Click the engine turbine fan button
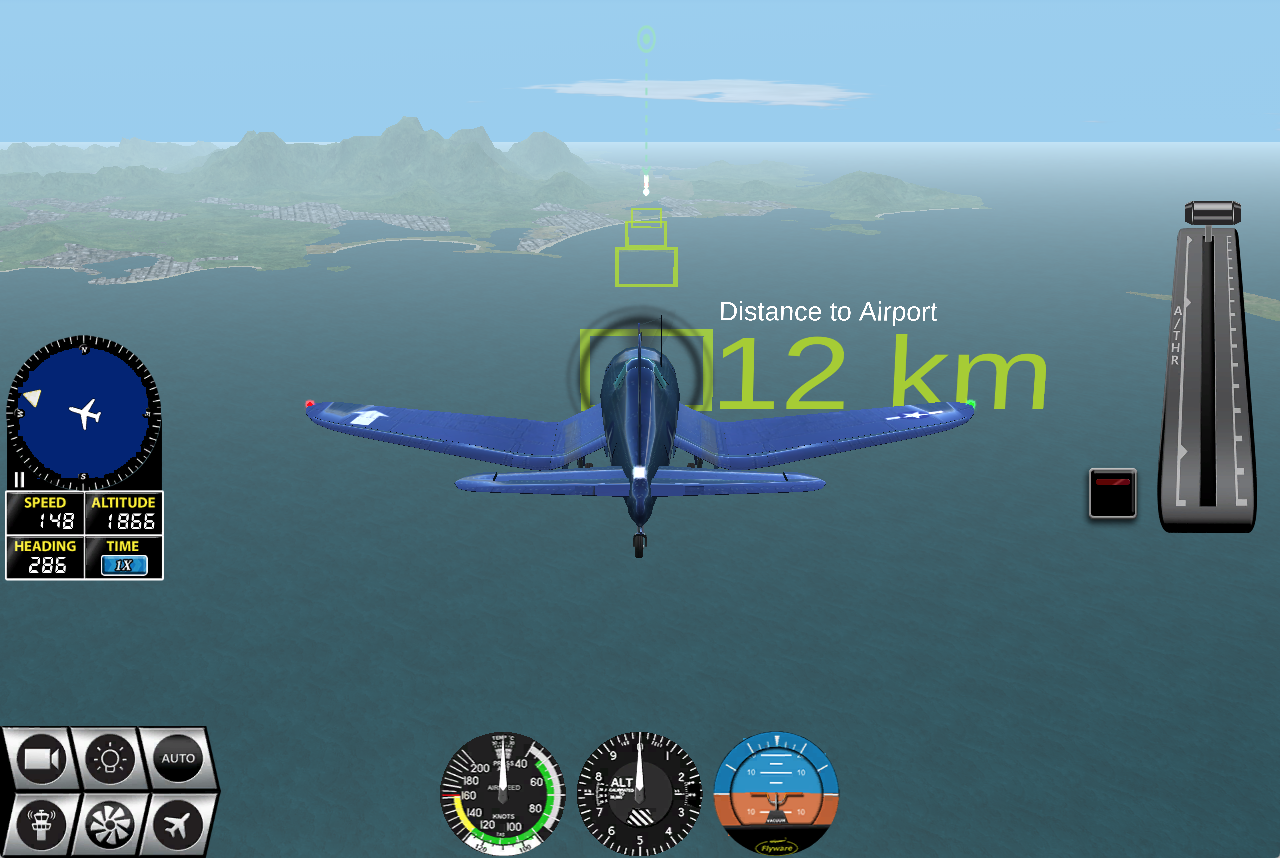 pyautogui.click(x=110, y=826)
